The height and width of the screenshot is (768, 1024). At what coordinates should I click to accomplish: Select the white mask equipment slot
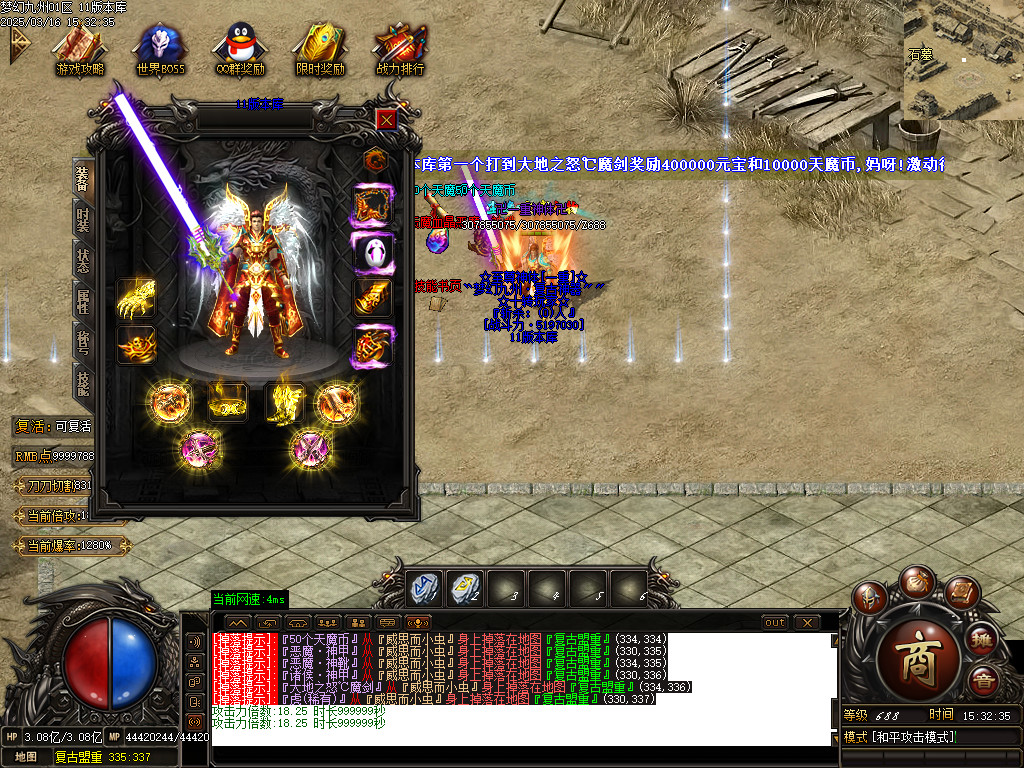point(373,251)
